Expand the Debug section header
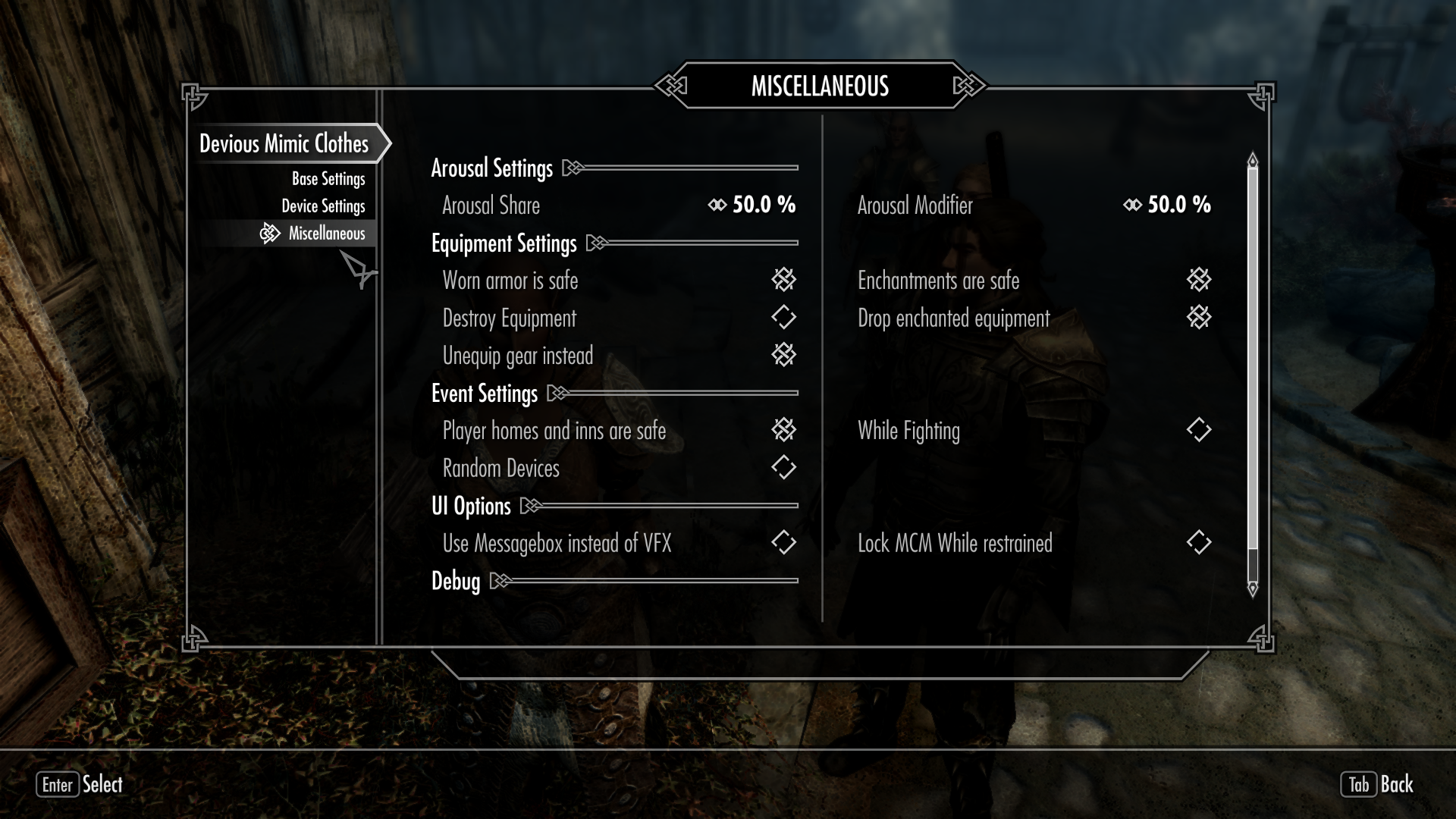 [x=500, y=582]
